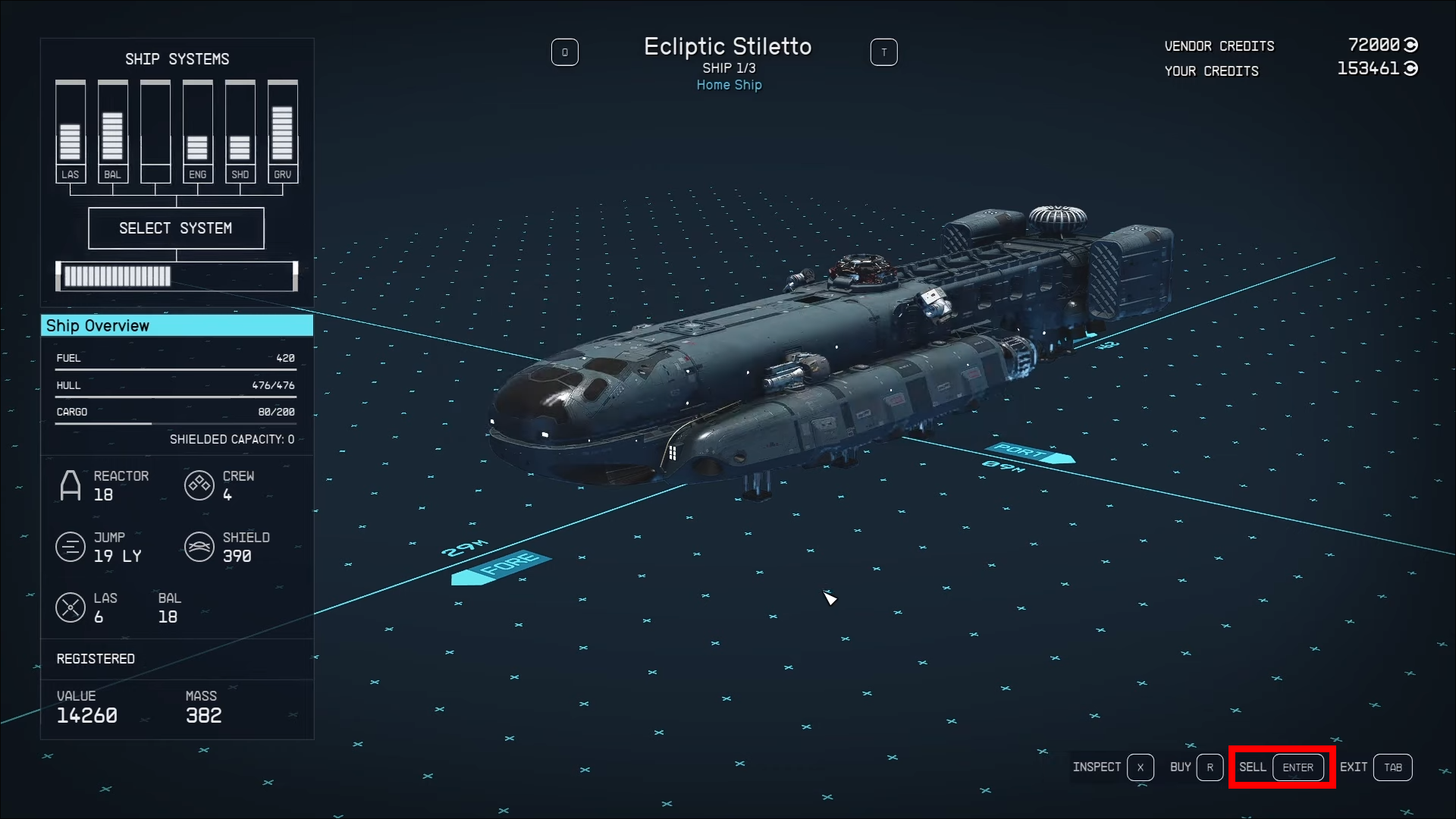Select the Ship Overview header

pyautogui.click(x=177, y=325)
